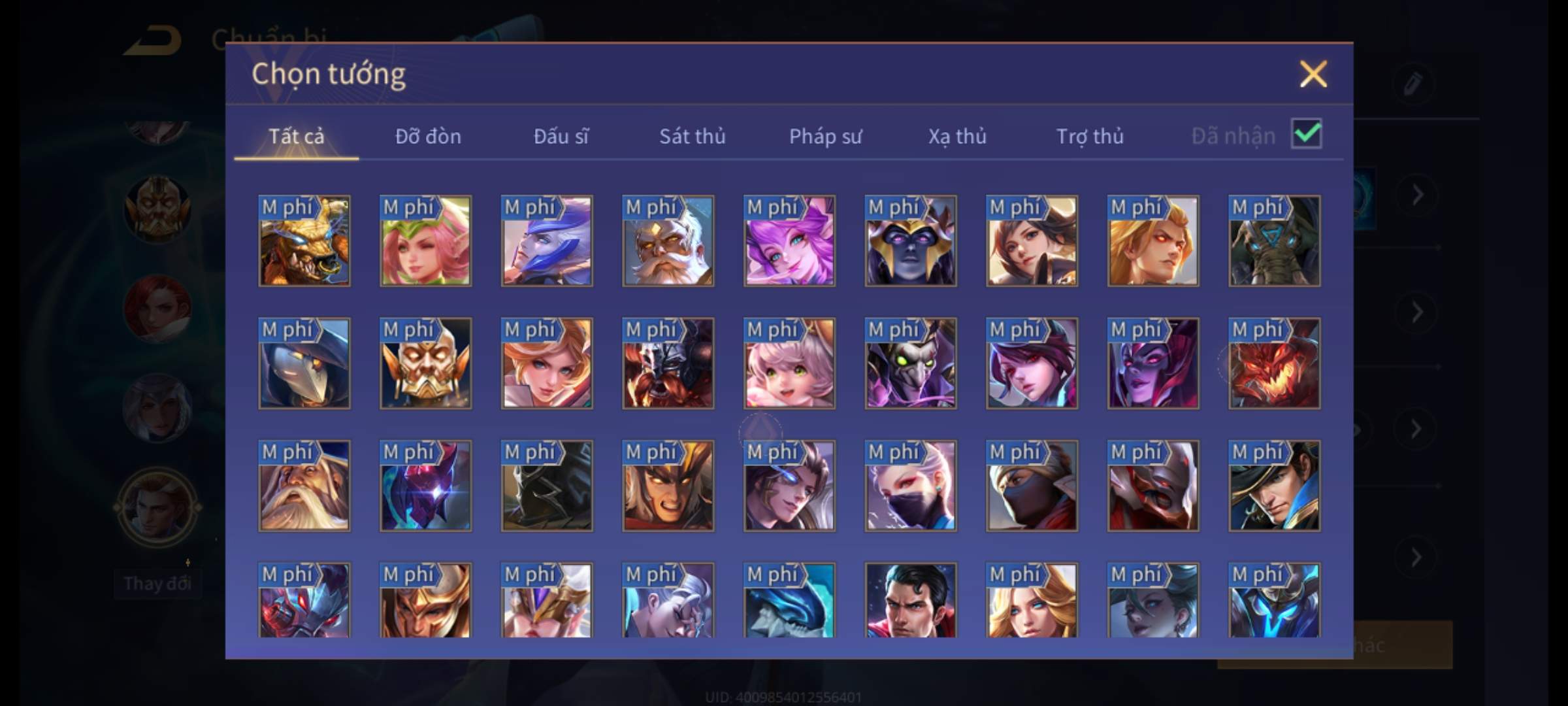The width and height of the screenshot is (1568, 706).
Task: Choose the red fiery demon hero
Action: coord(1274,363)
